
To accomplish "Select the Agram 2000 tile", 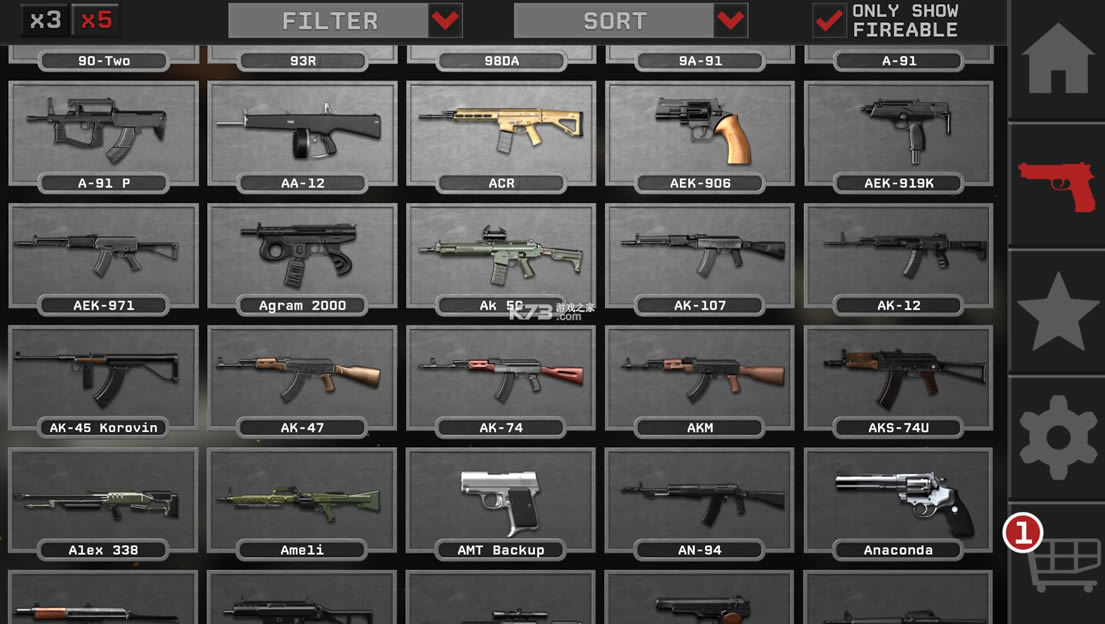I will coord(302,257).
